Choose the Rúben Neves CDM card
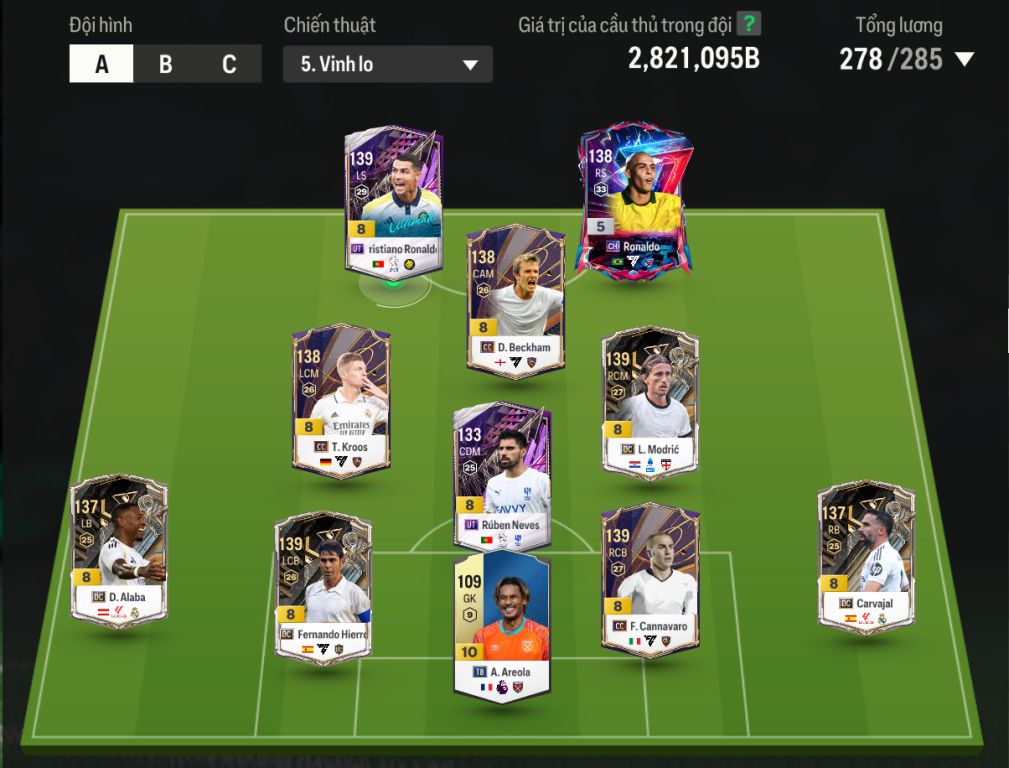The image size is (1009, 768). [x=502, y=475]
